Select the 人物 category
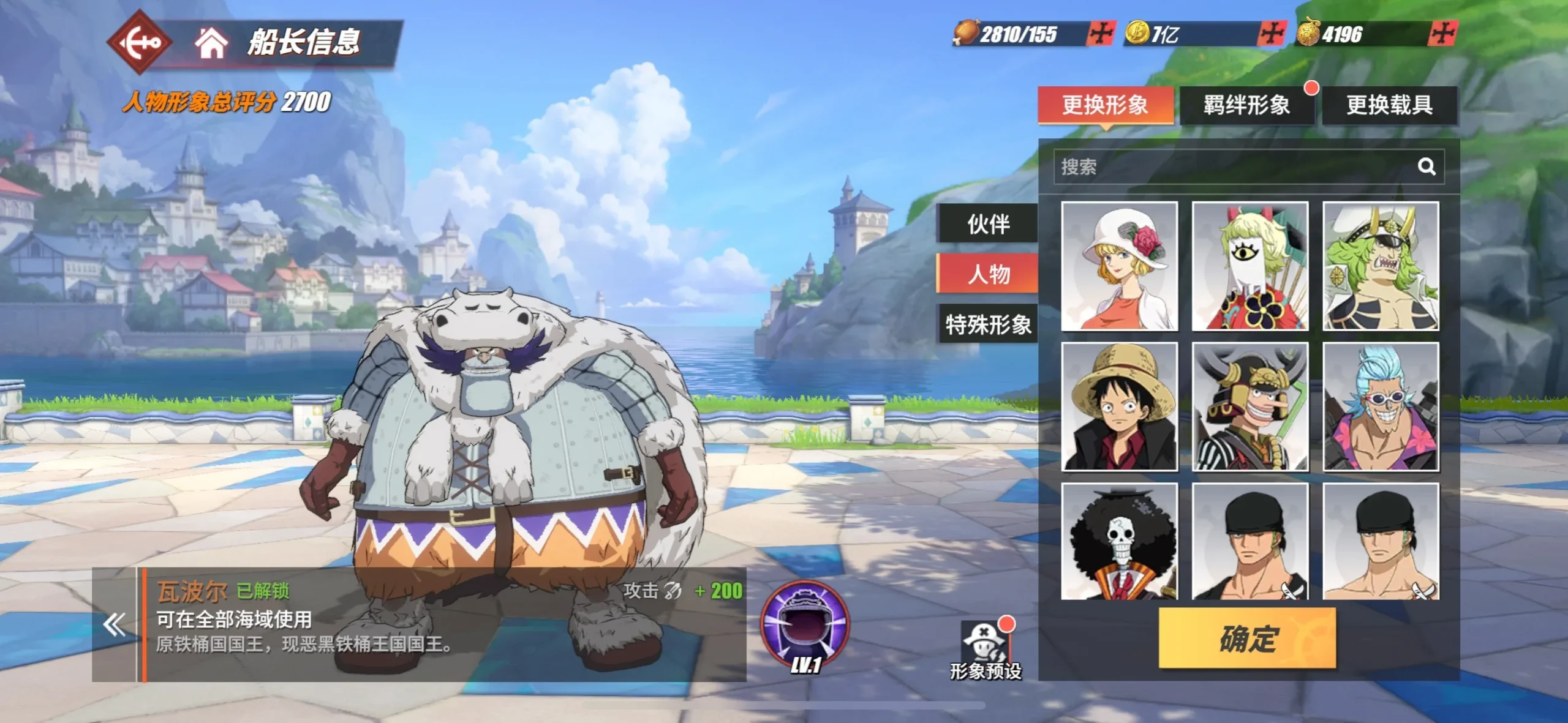Viewport: 1568px width, 723px height. (988, 274)
